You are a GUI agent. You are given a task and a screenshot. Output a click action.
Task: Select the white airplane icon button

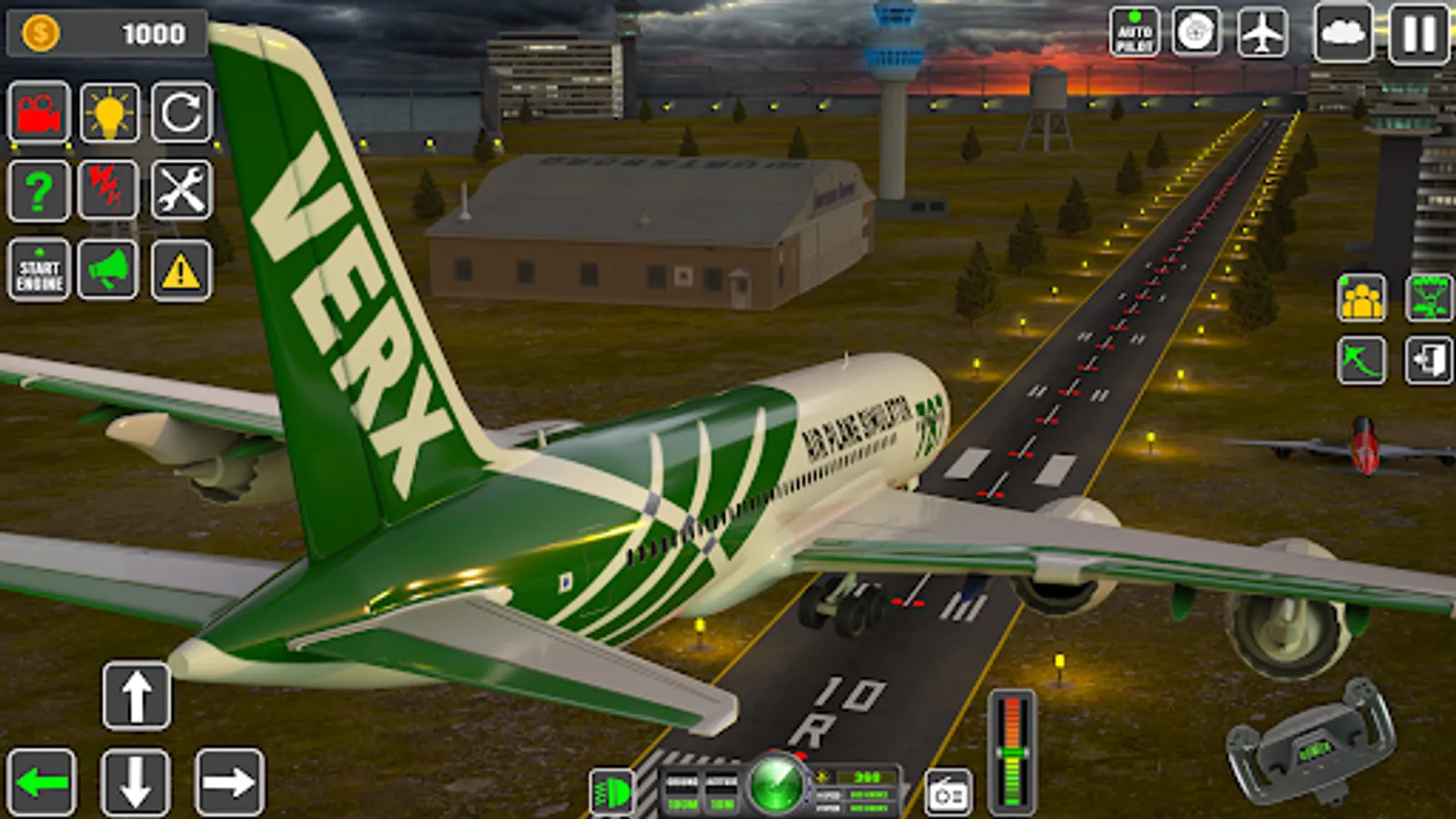click(1262, 33)
